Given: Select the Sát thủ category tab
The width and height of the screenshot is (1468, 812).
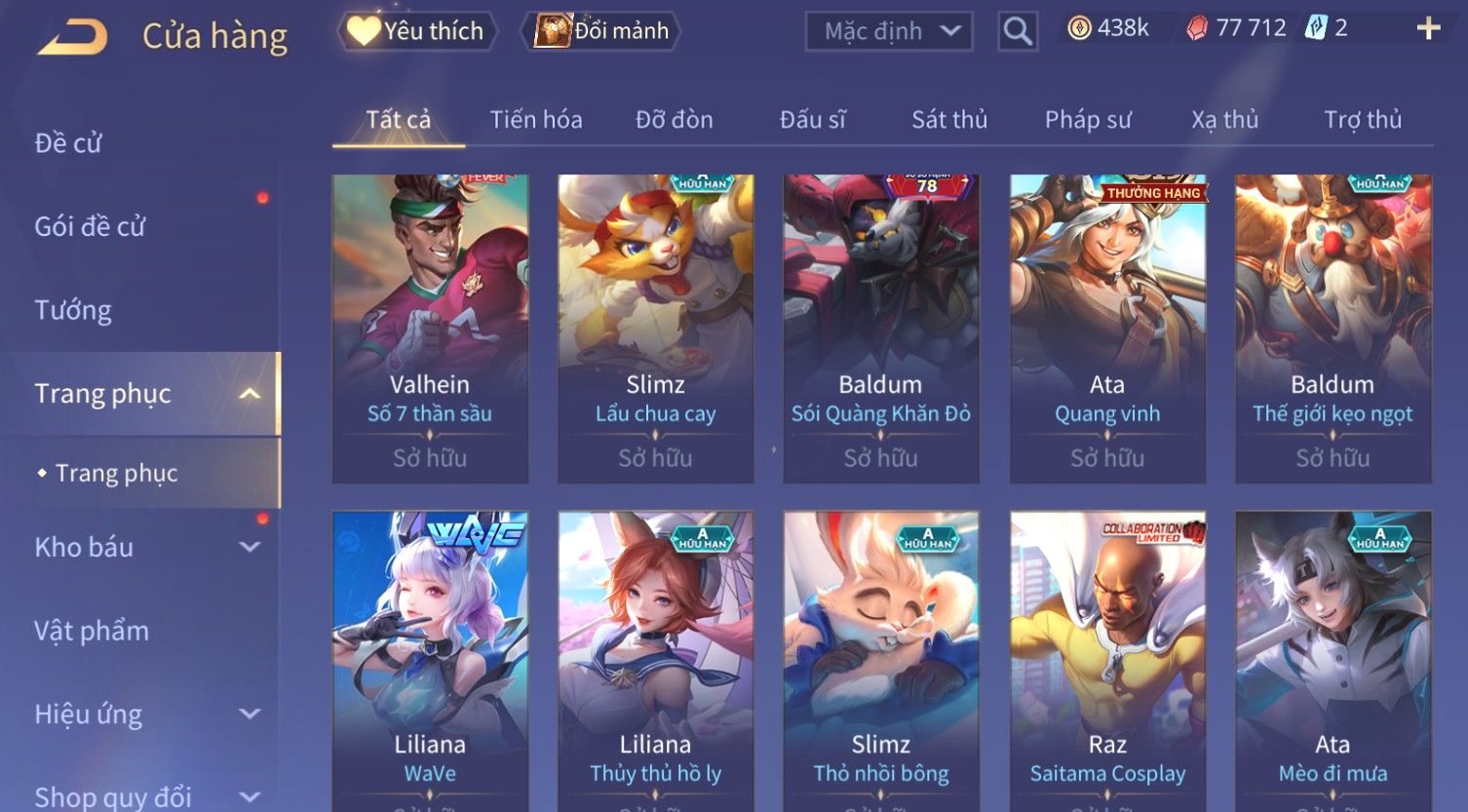Looking at the screenshot, I should click(949, 120).
